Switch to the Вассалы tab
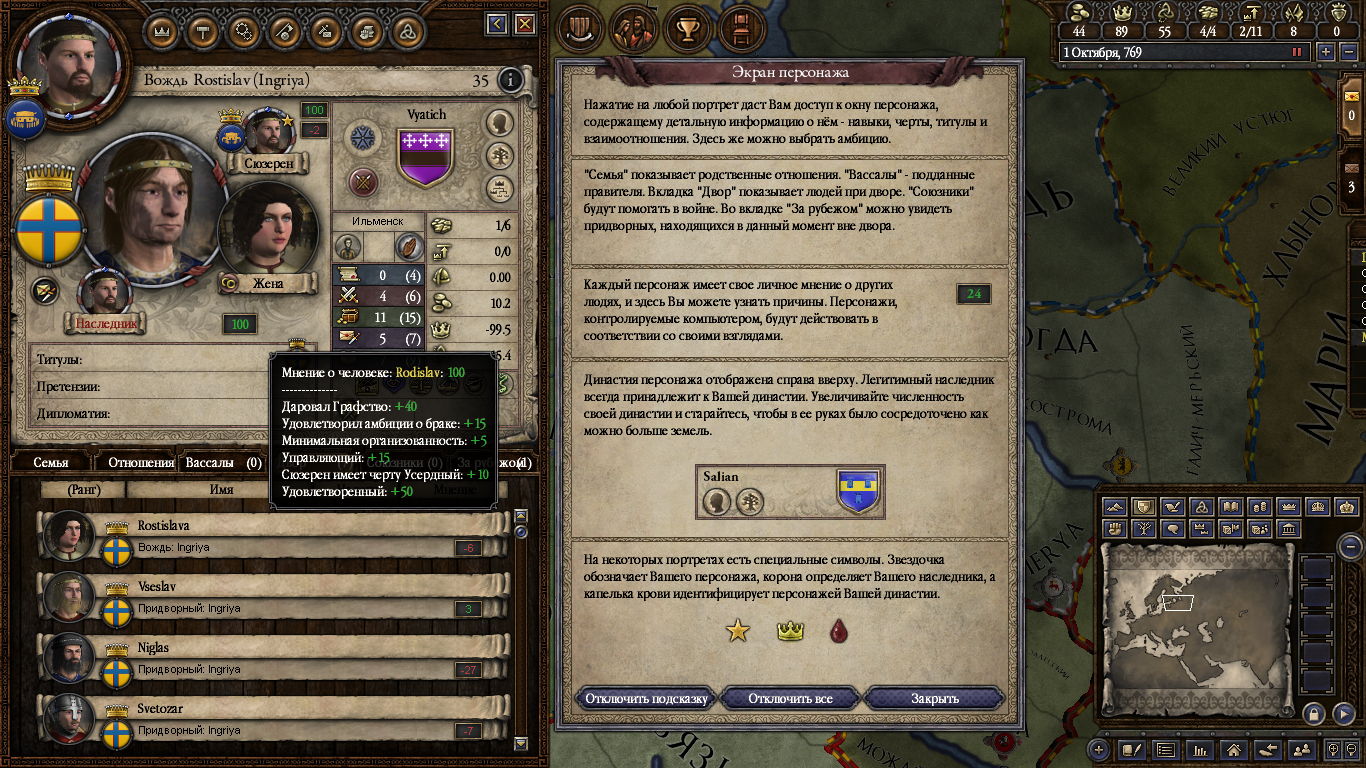 coord(210,463)
